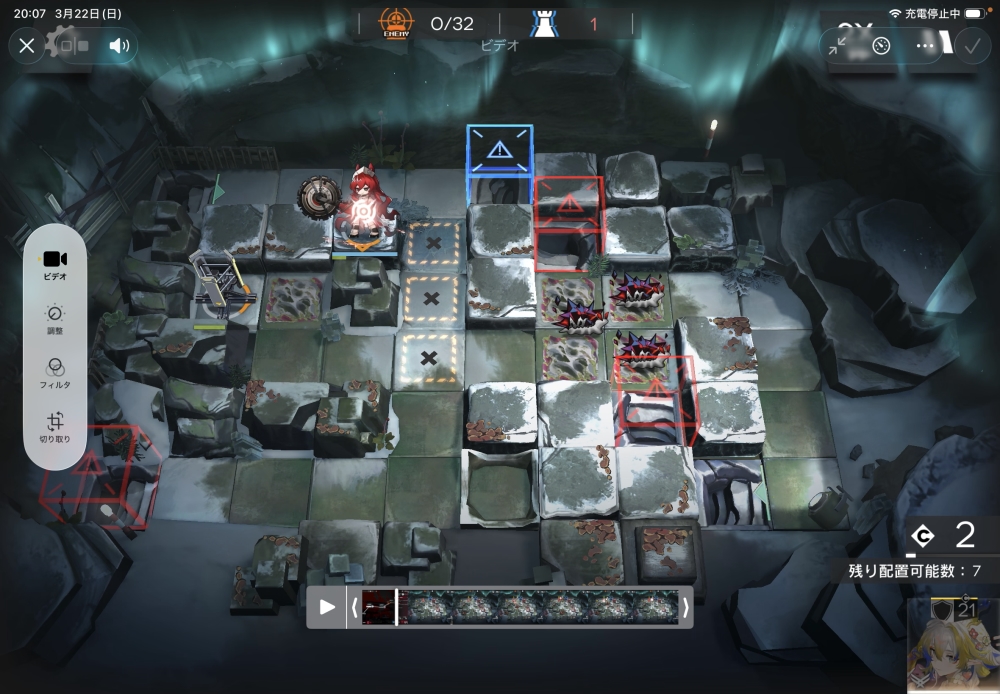Close the video editor with the X

point(27,46)
